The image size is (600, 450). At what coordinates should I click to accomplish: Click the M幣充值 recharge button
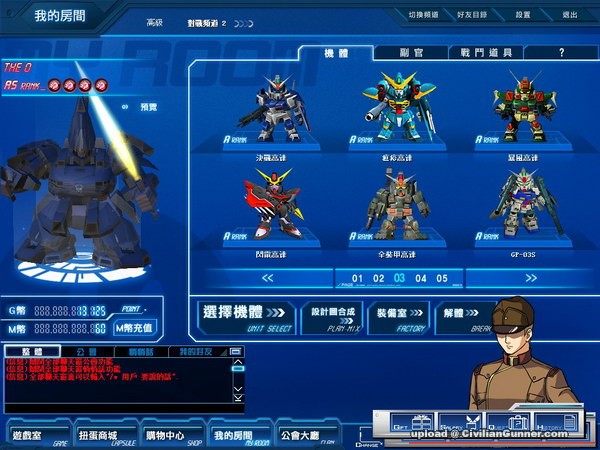coord(135,328)
